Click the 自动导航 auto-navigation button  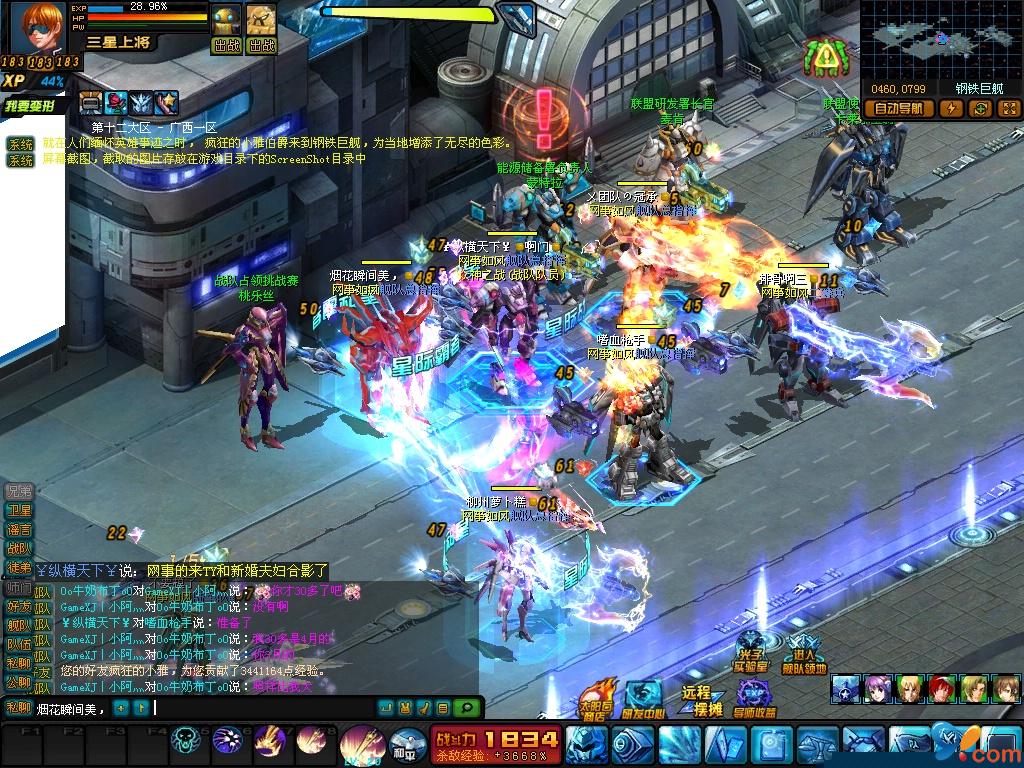pos(898,109)
